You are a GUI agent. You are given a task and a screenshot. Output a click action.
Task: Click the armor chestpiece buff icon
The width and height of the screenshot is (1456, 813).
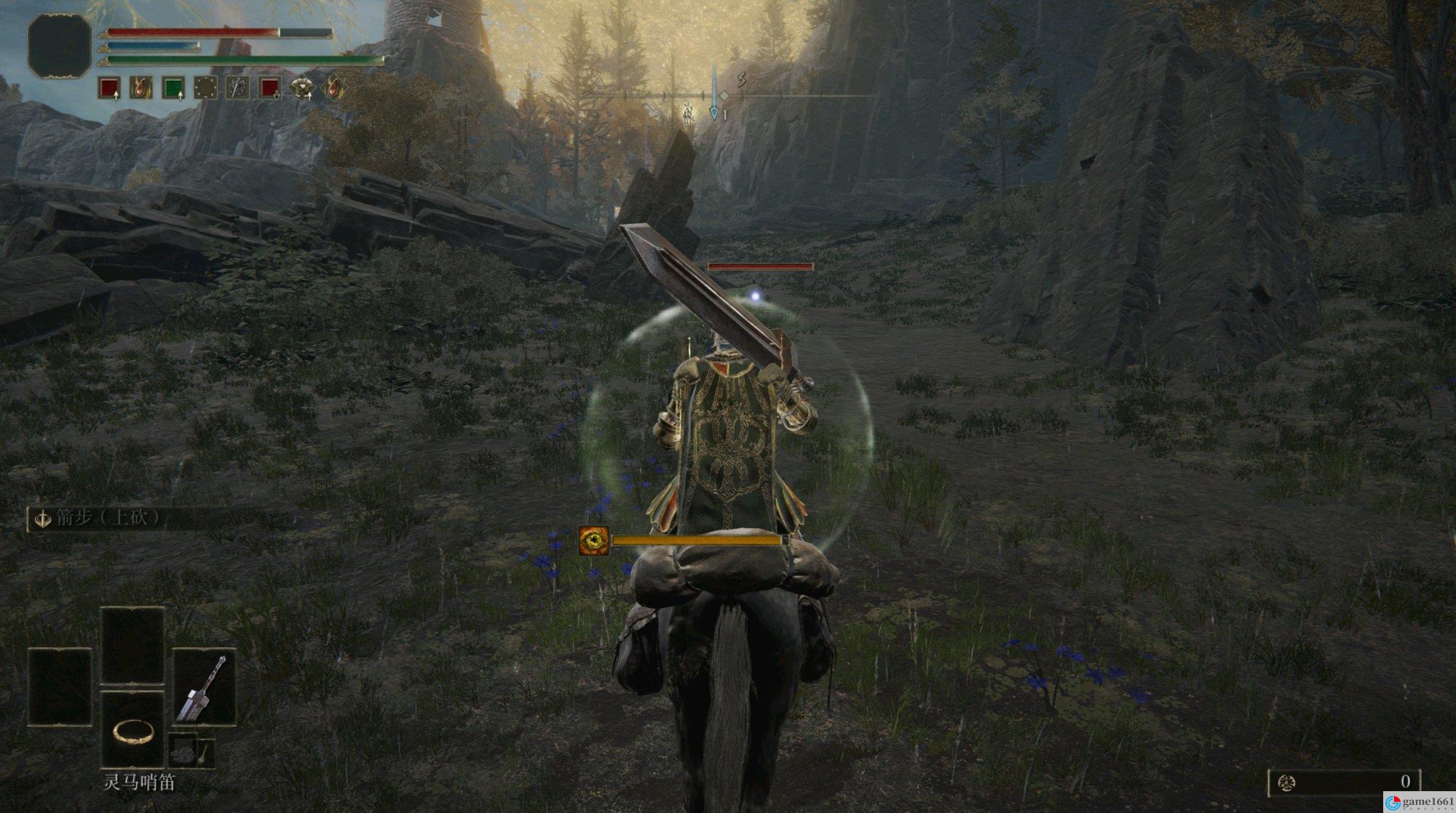[x=301, y=88]
